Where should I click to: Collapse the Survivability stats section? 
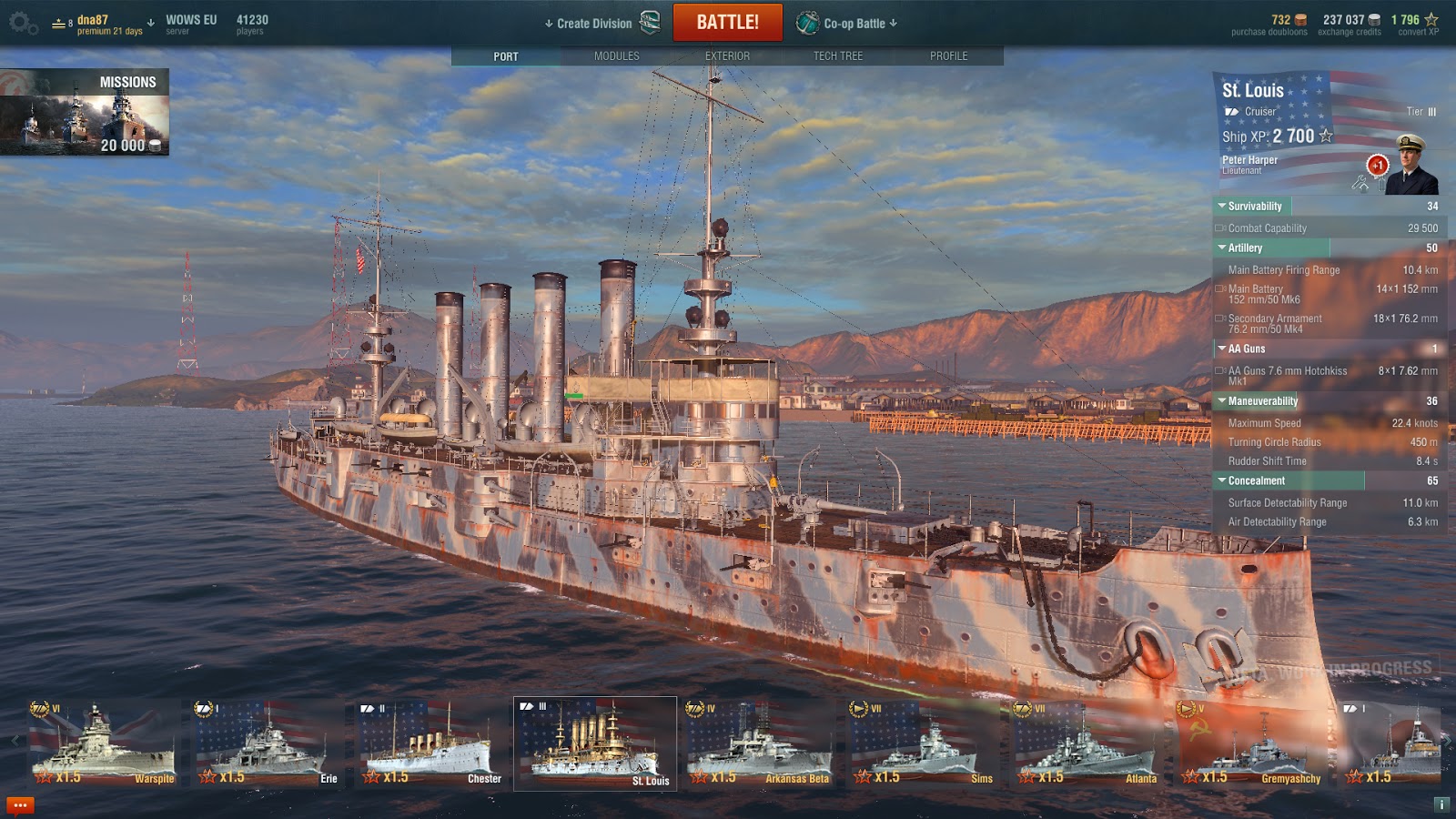click(1254, 207)
